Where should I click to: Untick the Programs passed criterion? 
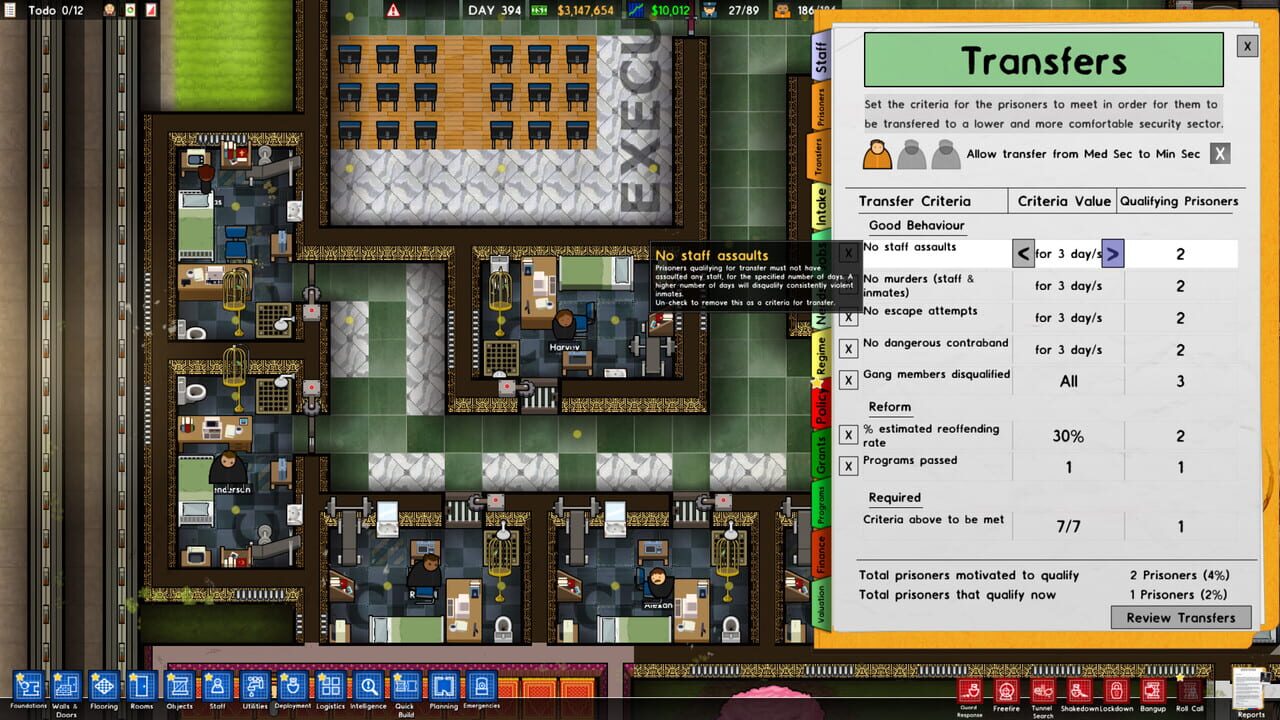pyautogui.click(x=846, y=466)
